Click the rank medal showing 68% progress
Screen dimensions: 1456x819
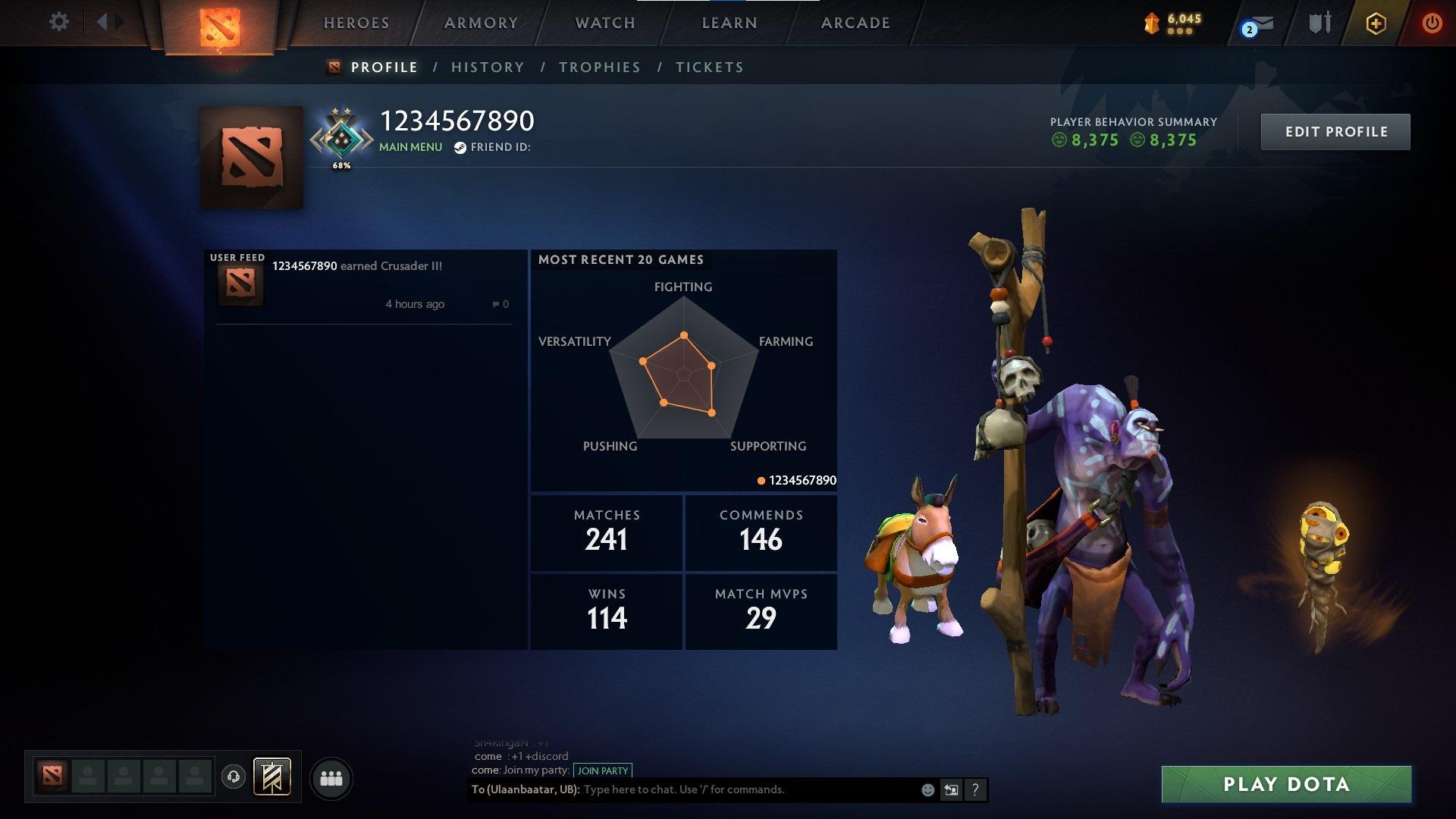(341, 138)
